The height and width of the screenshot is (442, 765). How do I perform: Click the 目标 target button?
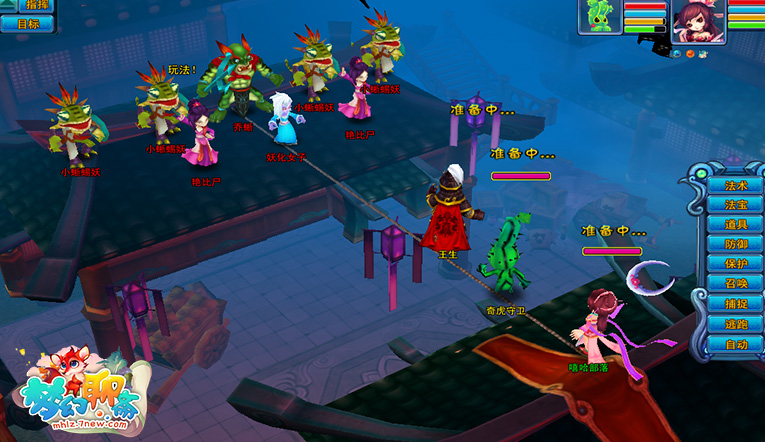(29, 24)
